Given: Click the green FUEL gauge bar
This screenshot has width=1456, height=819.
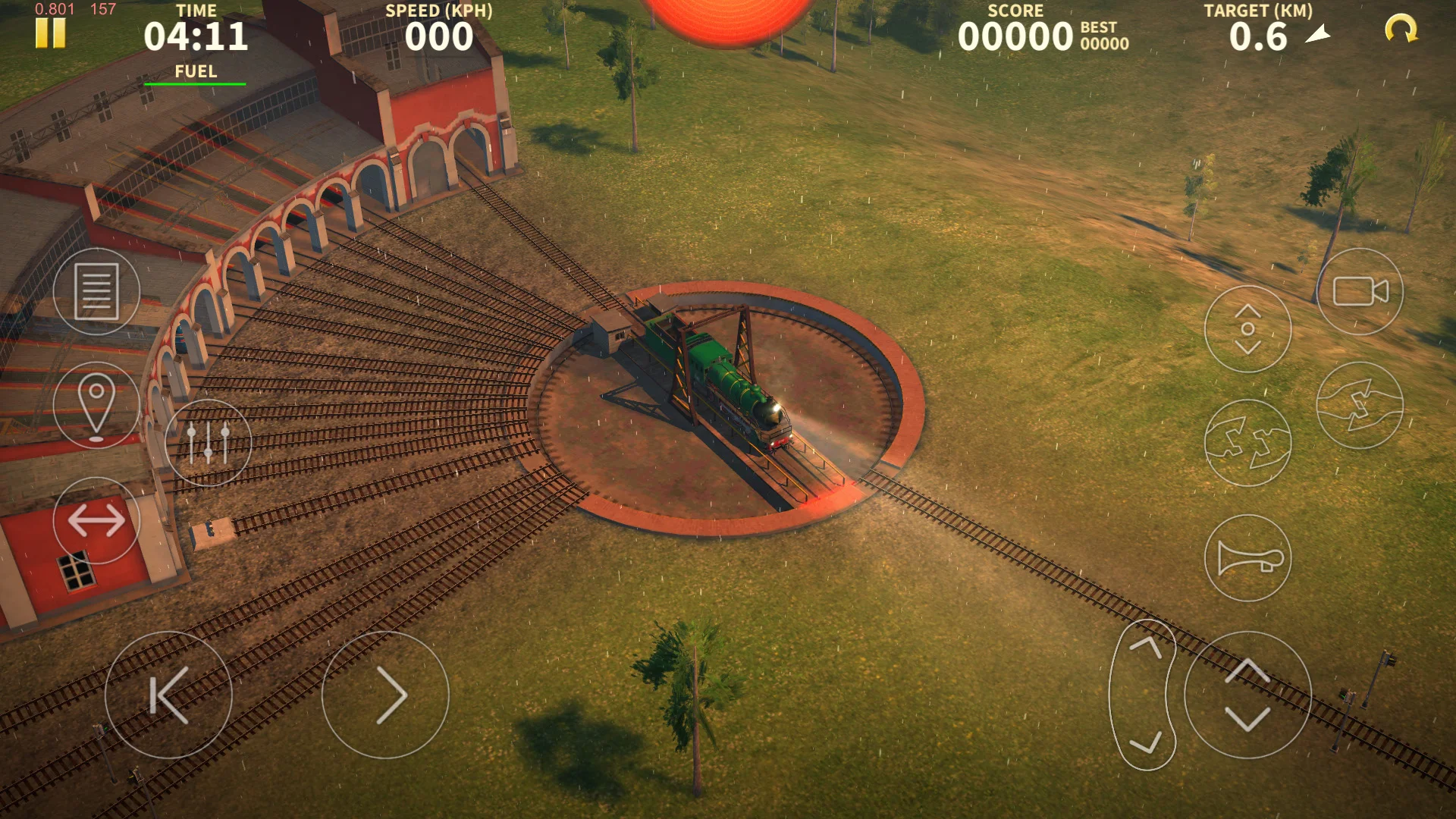Looking at the screenshot, I should click(x=196, y=83).
